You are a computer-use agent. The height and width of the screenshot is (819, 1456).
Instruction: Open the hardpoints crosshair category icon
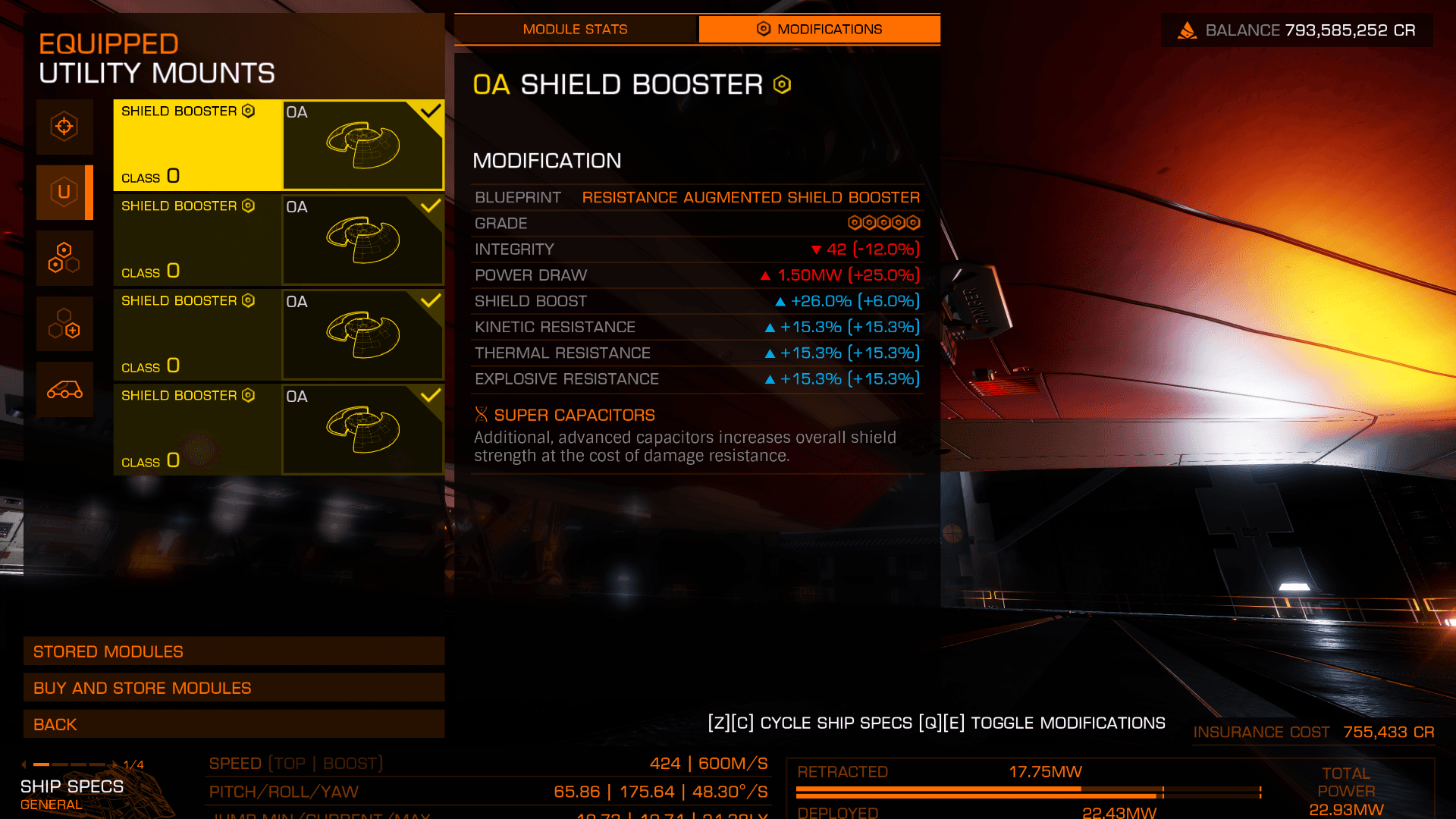coord(64,127)
